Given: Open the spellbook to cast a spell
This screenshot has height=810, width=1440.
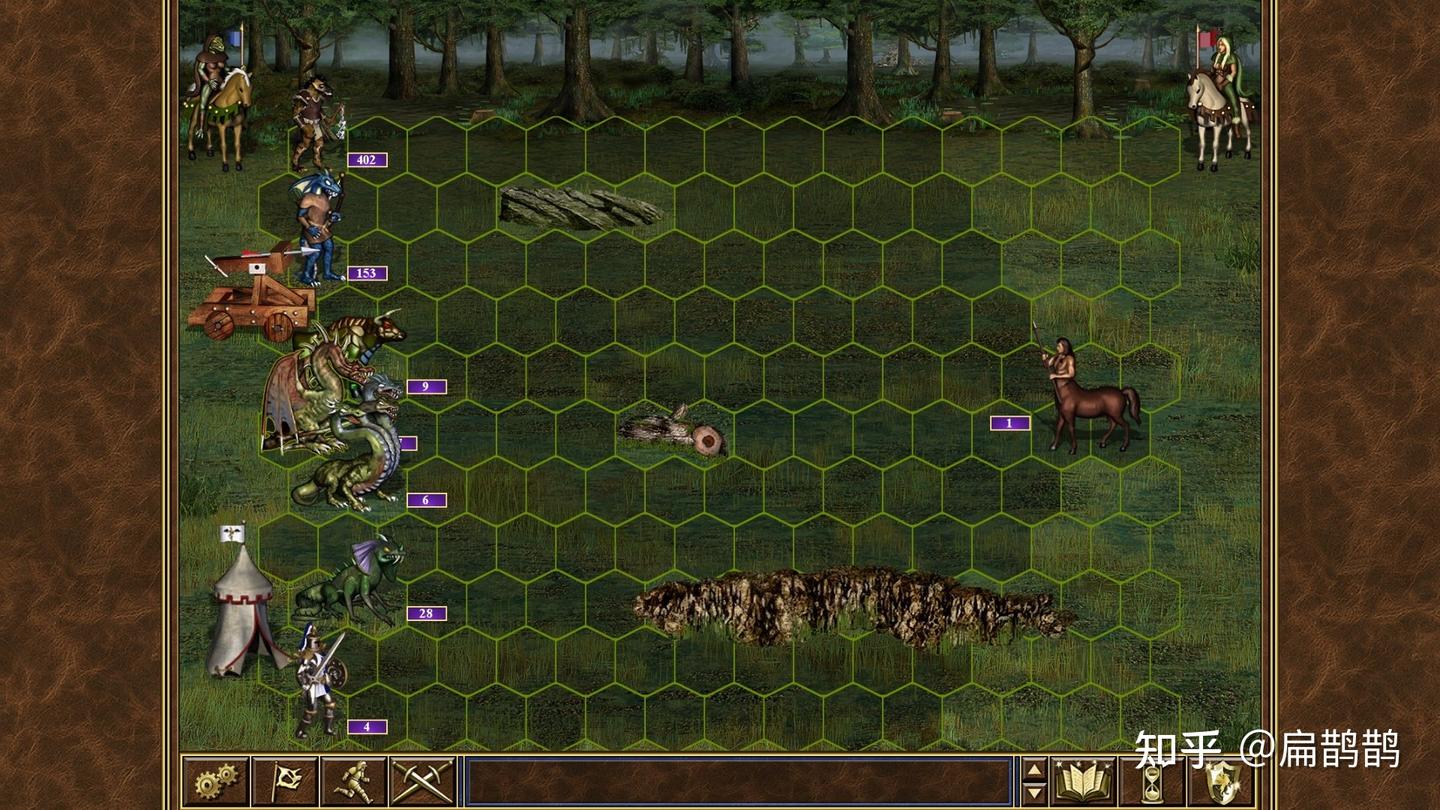Looking at the screenshot, I should (1084, 781).
